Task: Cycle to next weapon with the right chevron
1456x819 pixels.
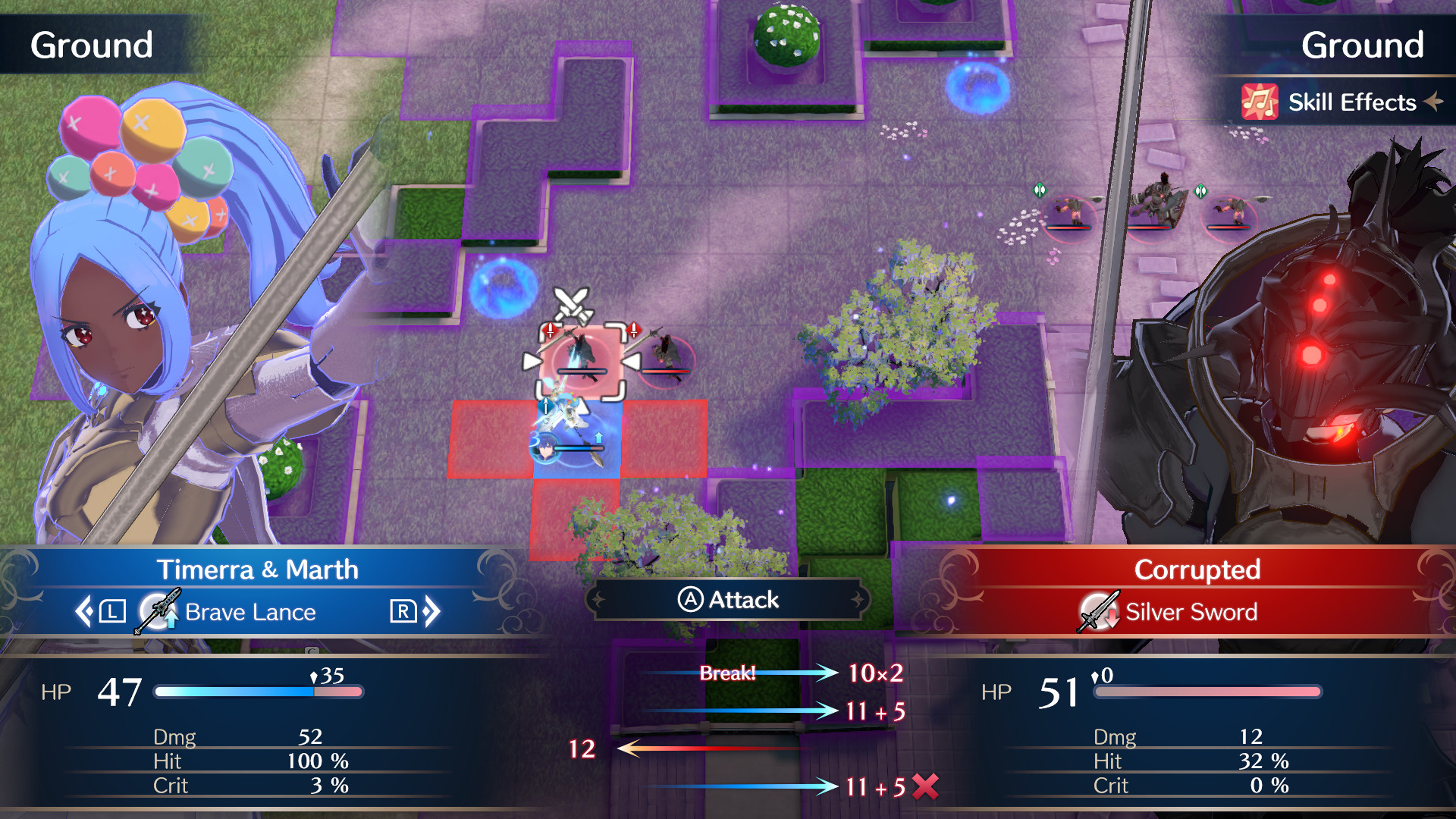Action: (432, 611)
